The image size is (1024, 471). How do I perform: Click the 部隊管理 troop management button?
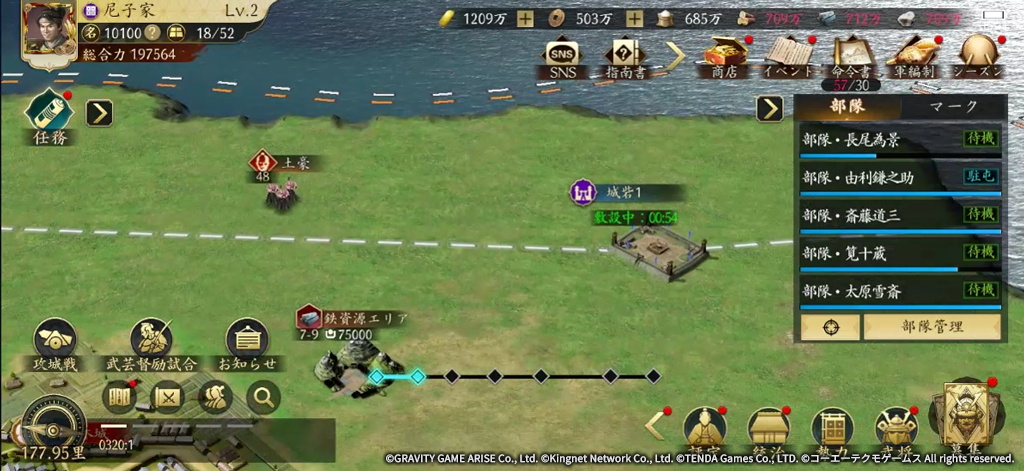931,327
